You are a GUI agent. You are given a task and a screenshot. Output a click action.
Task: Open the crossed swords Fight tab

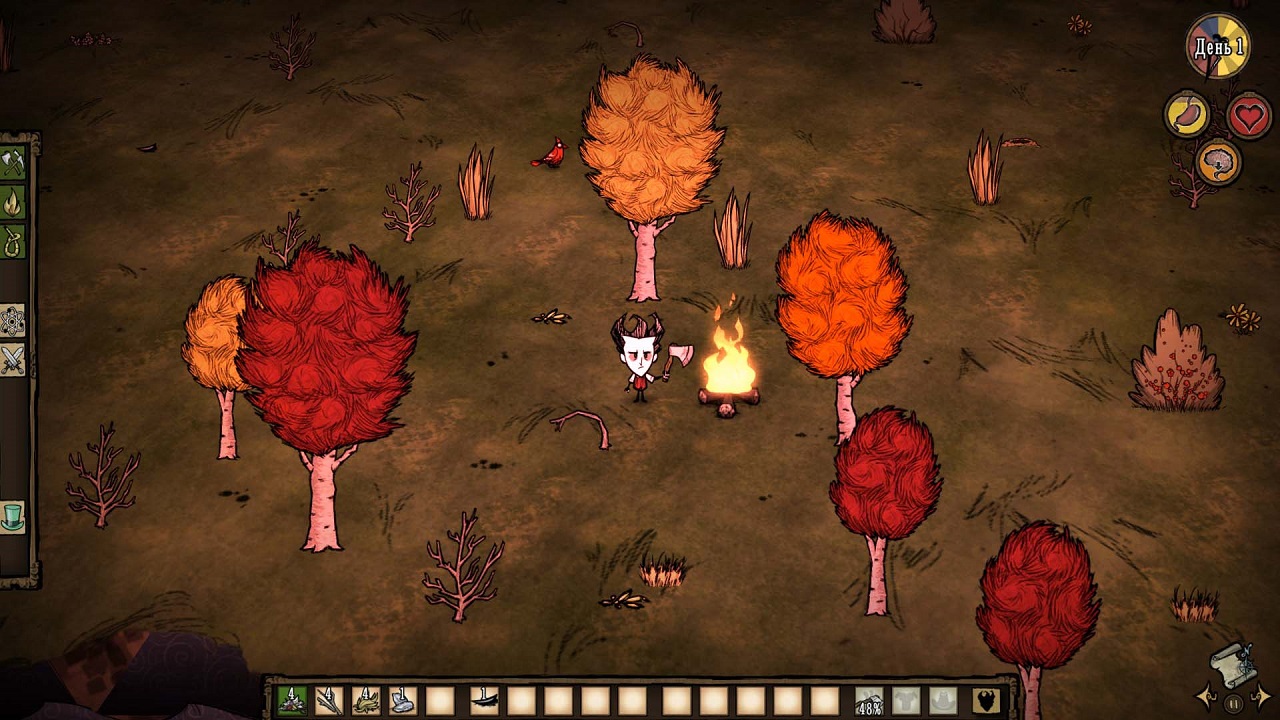[13, 359]
